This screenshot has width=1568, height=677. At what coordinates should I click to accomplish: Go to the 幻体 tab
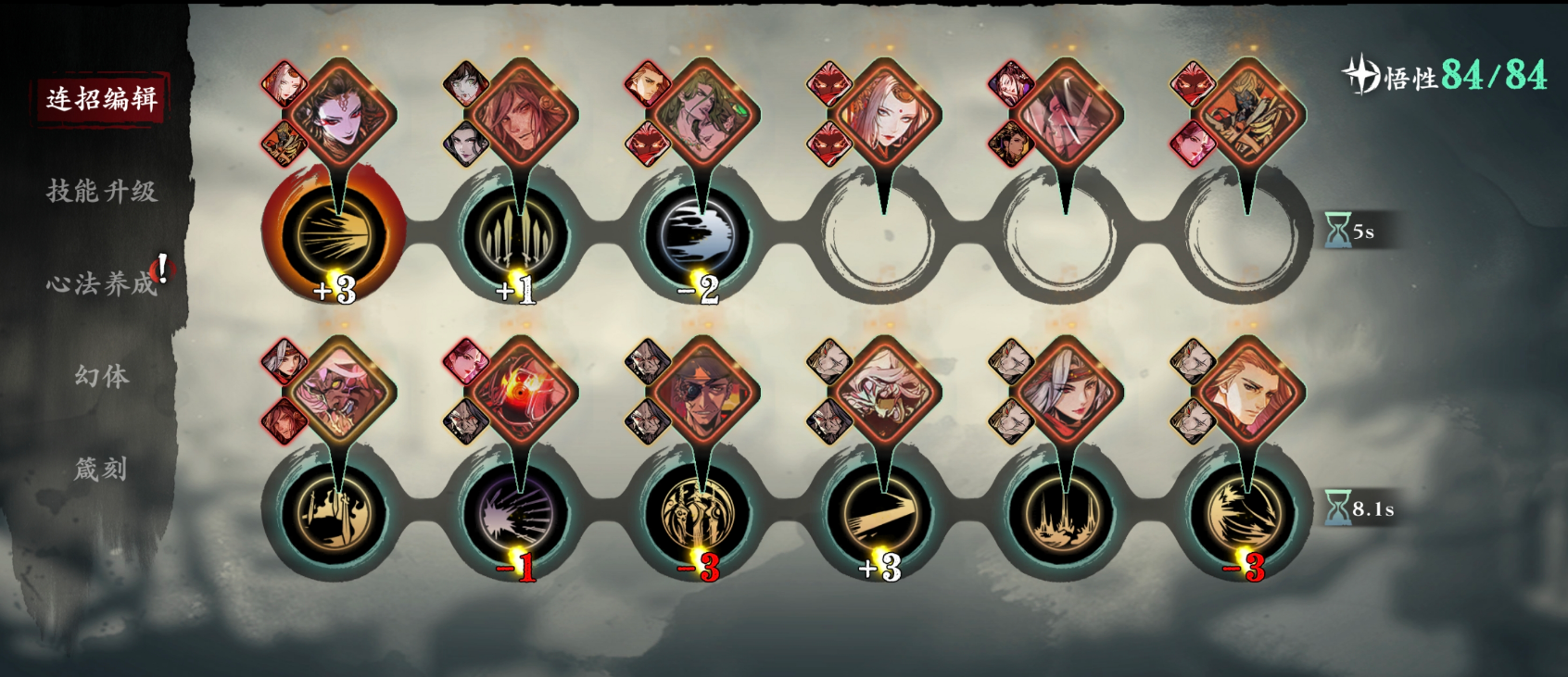(102, 376)
